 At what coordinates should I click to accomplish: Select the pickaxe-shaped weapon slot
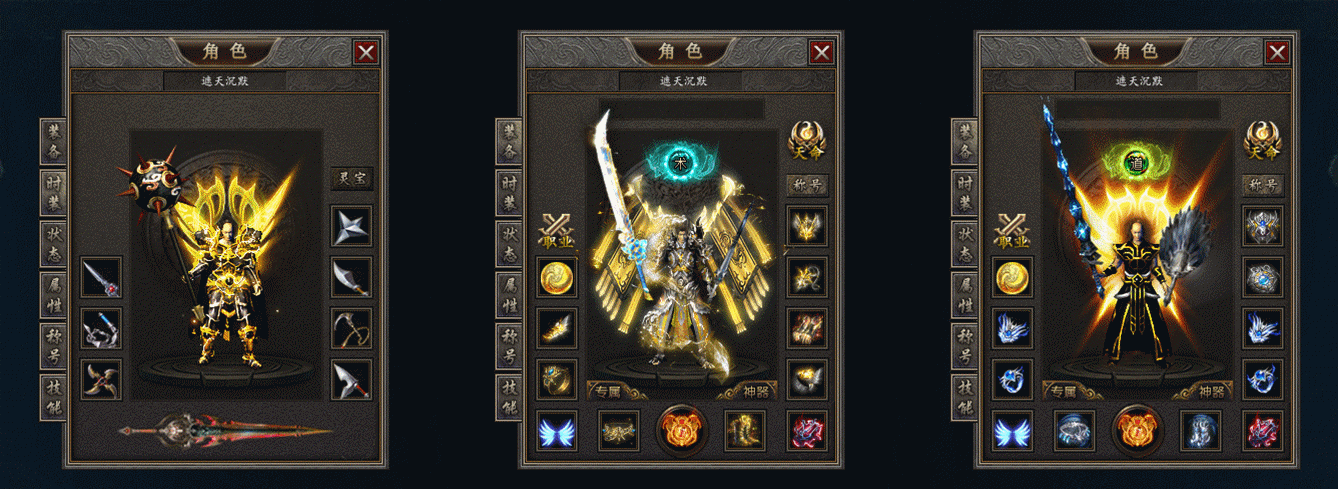[351, 328]
